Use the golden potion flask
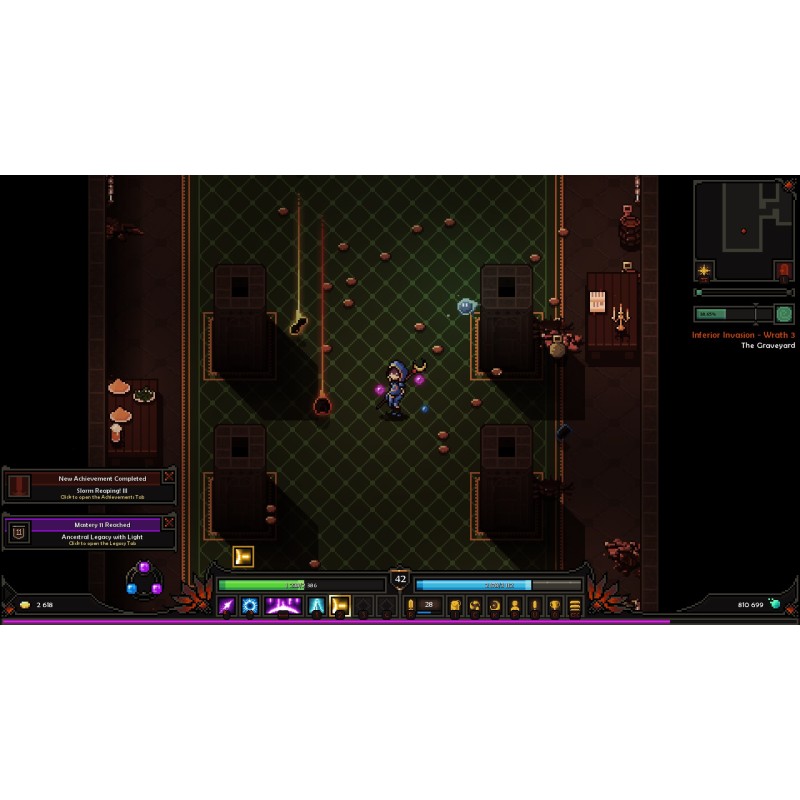This screenshot has width=800, height=800. 410,605
